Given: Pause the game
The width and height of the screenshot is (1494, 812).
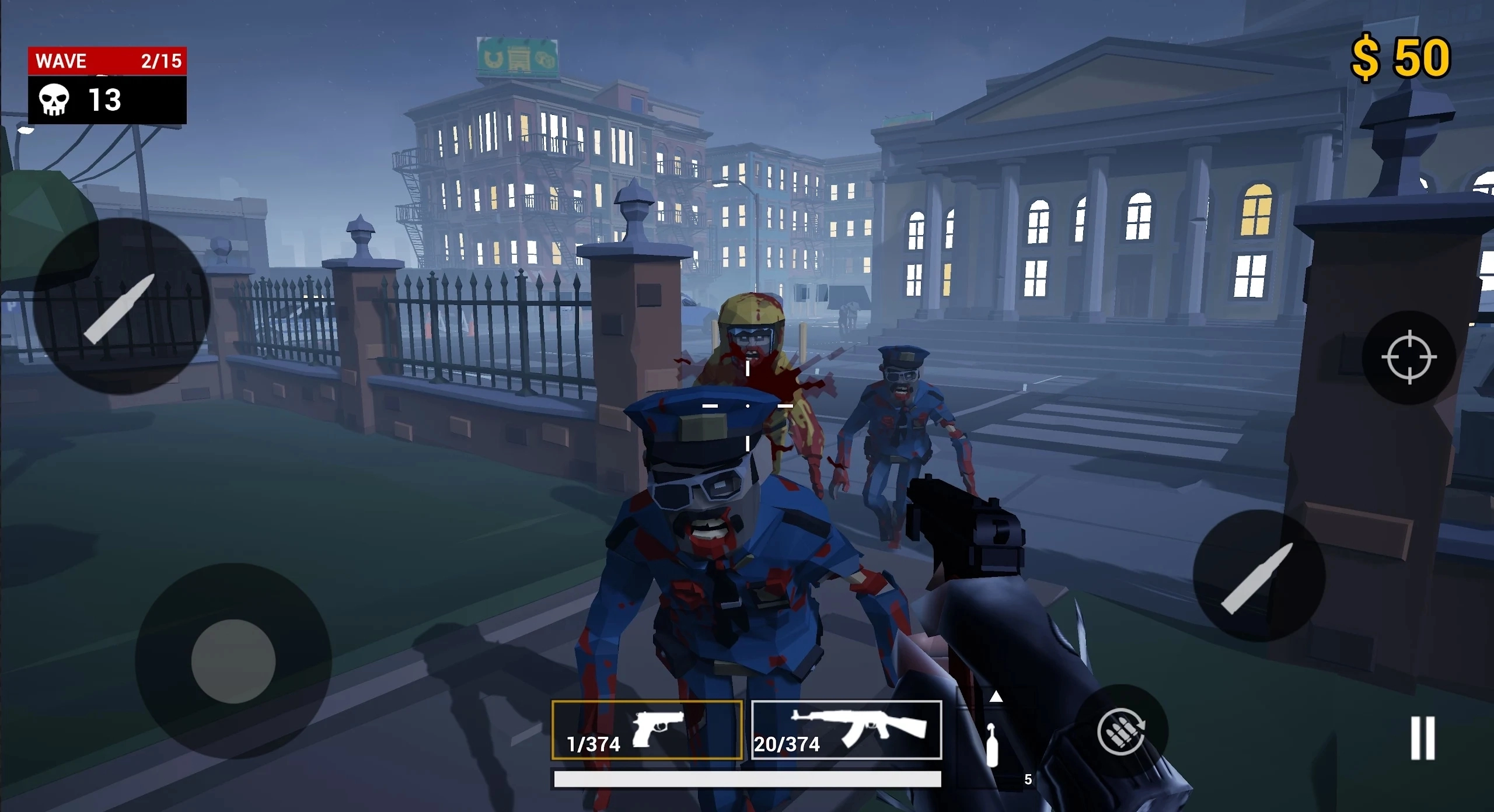Looking at the screenshot, I should pos(1422,738).
